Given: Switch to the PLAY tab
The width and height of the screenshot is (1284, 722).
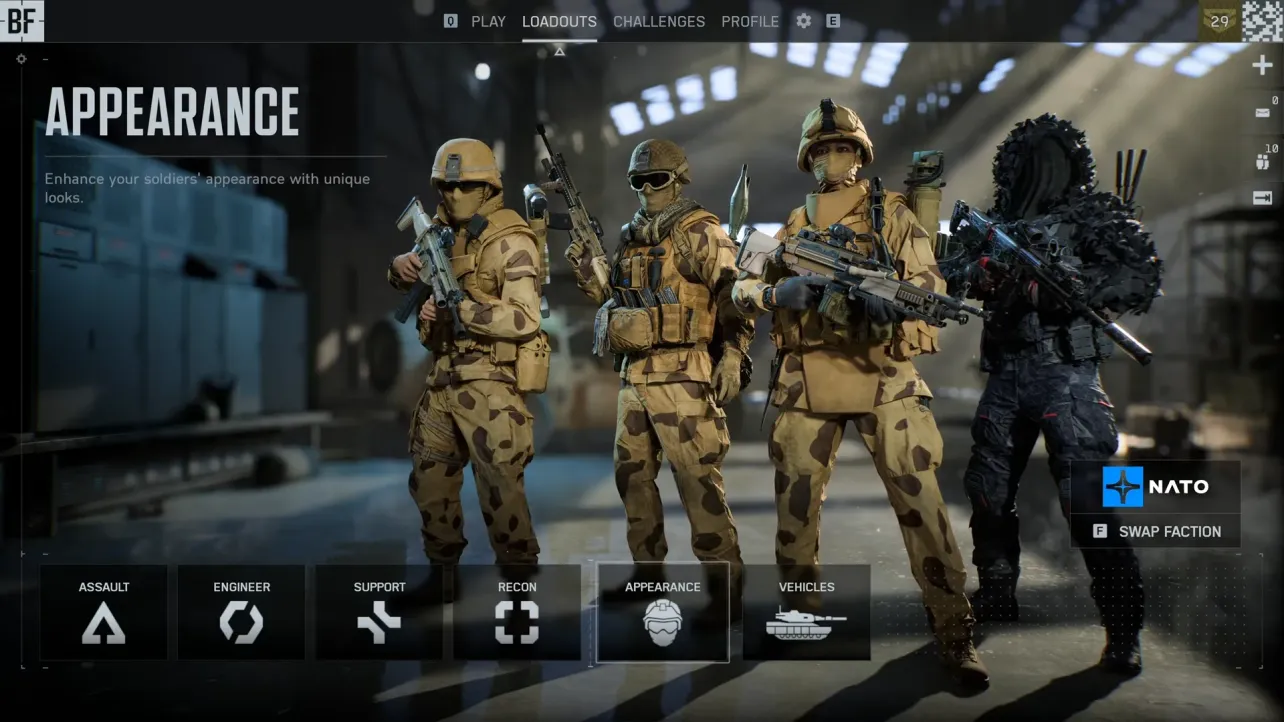Looking at the screenshot, I should pyautogui.click(x=488, y=21).
